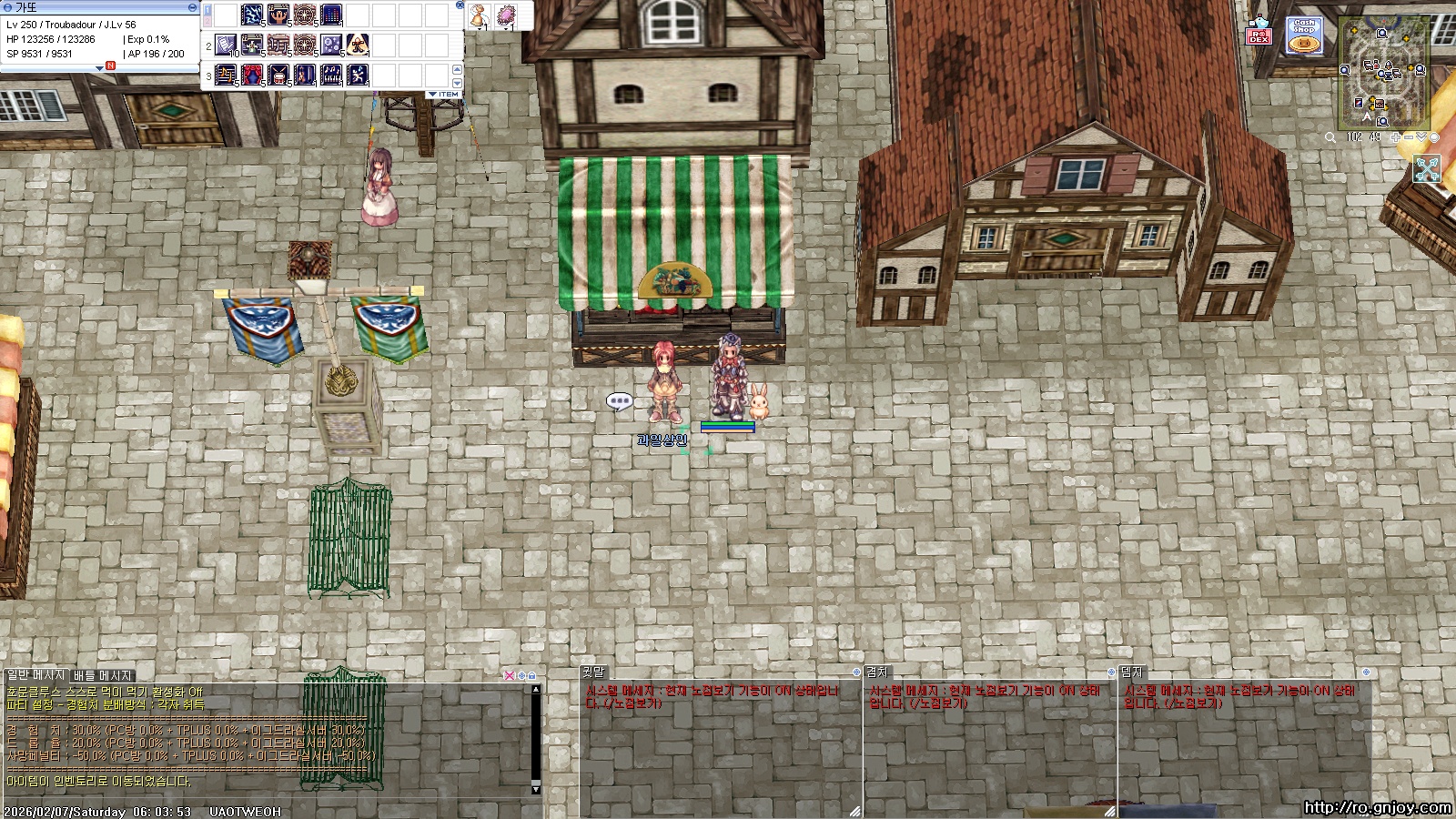
Task: Open the RODEX mail icon
Action: coord(1259,35)
